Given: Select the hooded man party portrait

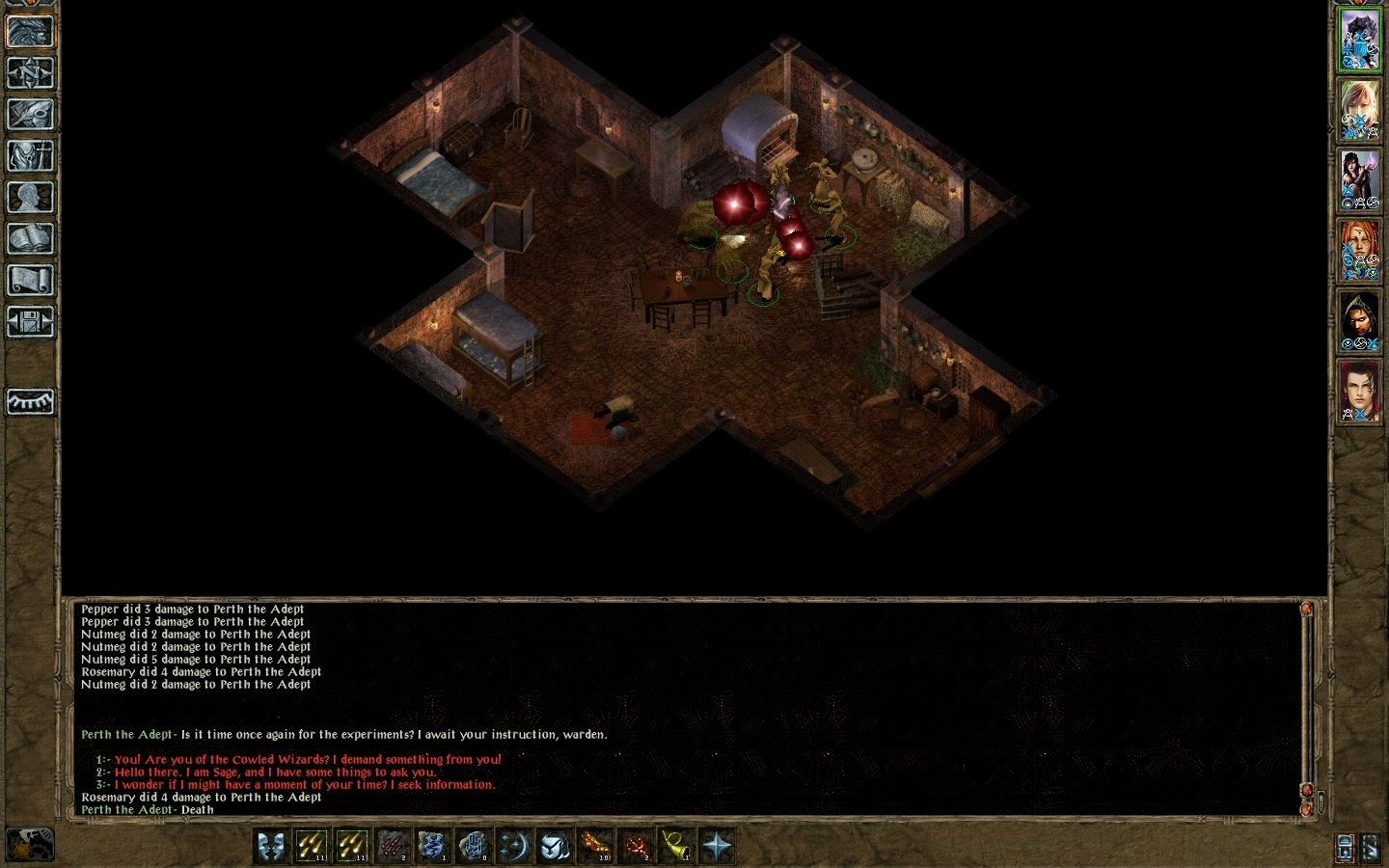Looking at the screenshot, I should [1359, 321].
